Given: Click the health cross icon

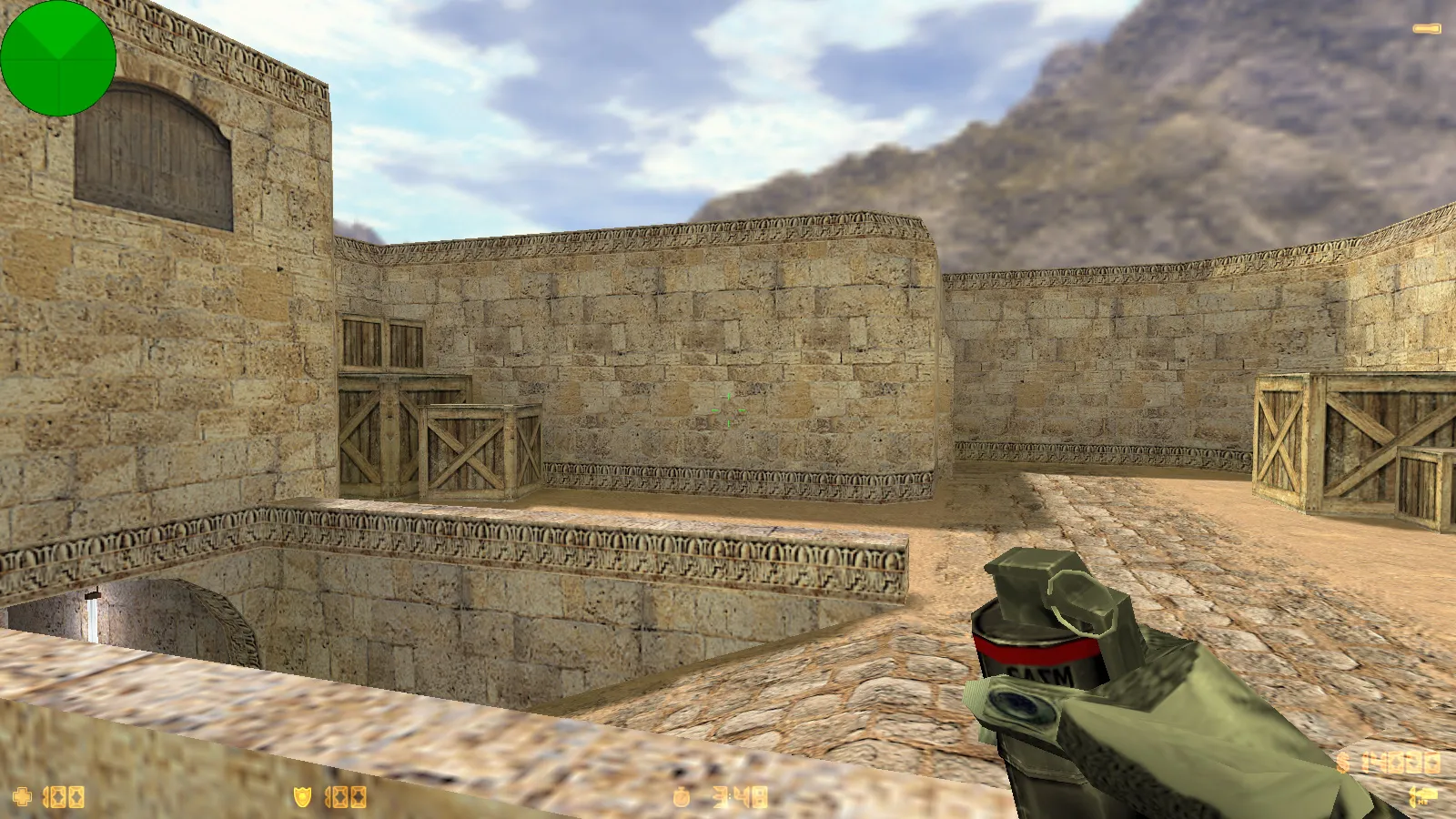Looking at the screenshot, I should tap(23, 796).
